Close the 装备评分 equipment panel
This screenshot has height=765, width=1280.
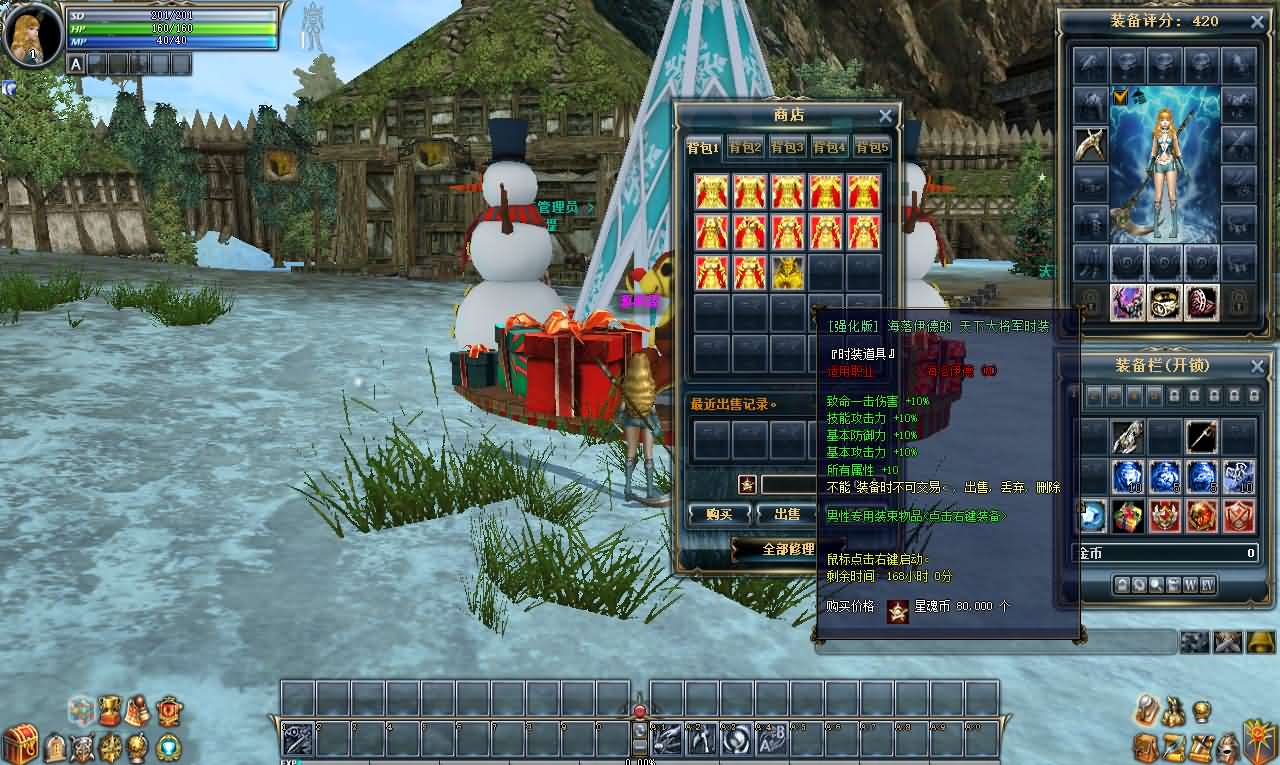click(1258, 21)
